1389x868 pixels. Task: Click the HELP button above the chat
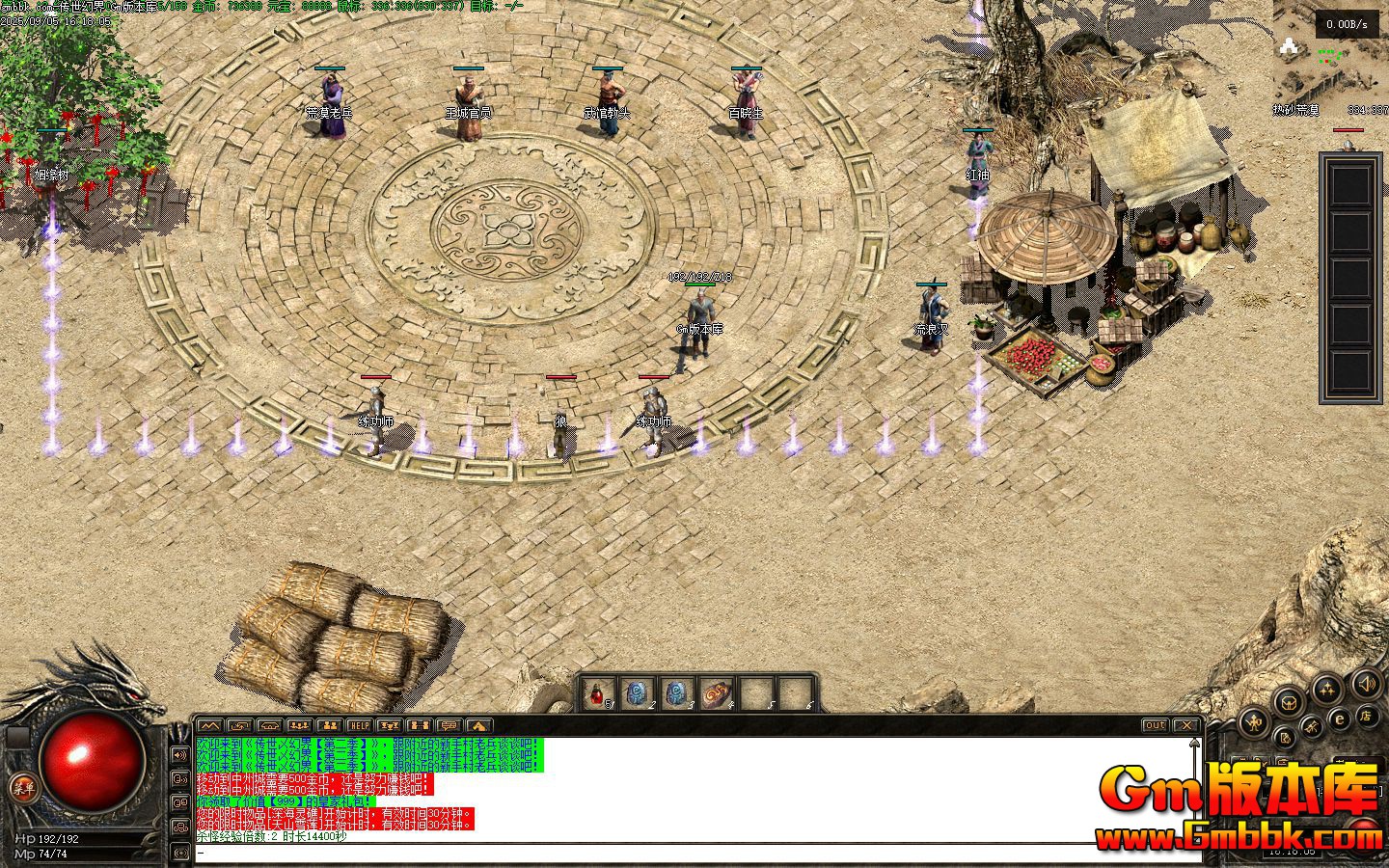pyautogui.click(x=360, y=725)
